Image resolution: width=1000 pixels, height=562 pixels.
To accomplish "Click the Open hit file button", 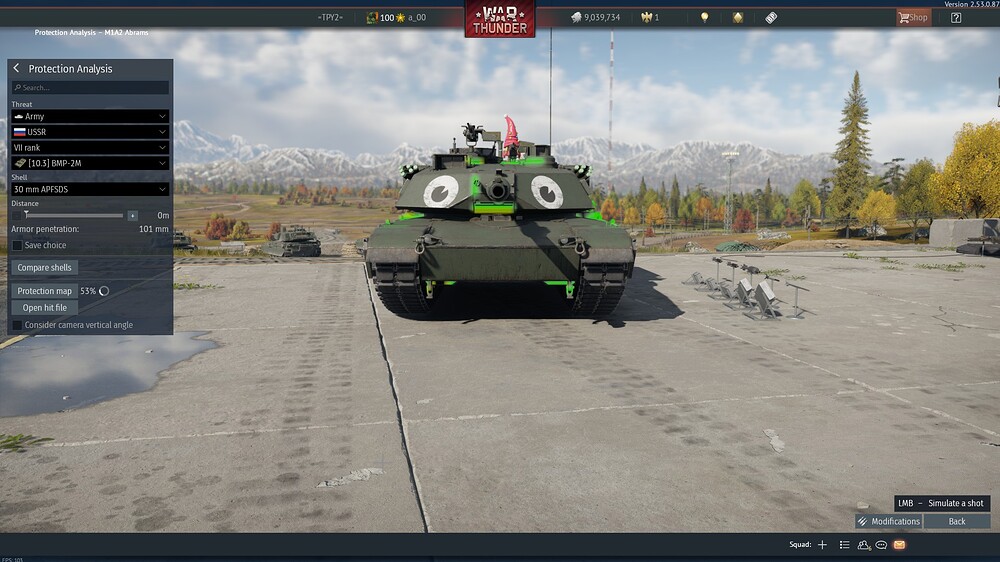I will tap(44, 308).
